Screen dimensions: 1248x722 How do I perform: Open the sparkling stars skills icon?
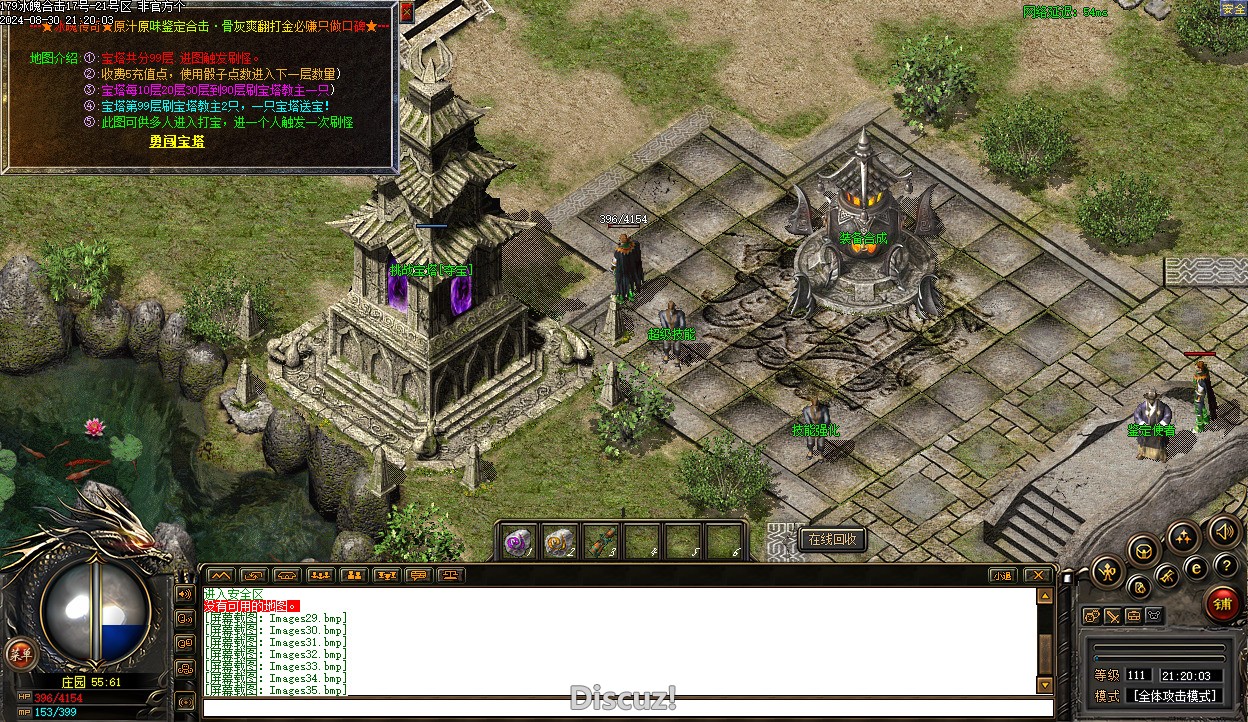tap(1183, 536)
